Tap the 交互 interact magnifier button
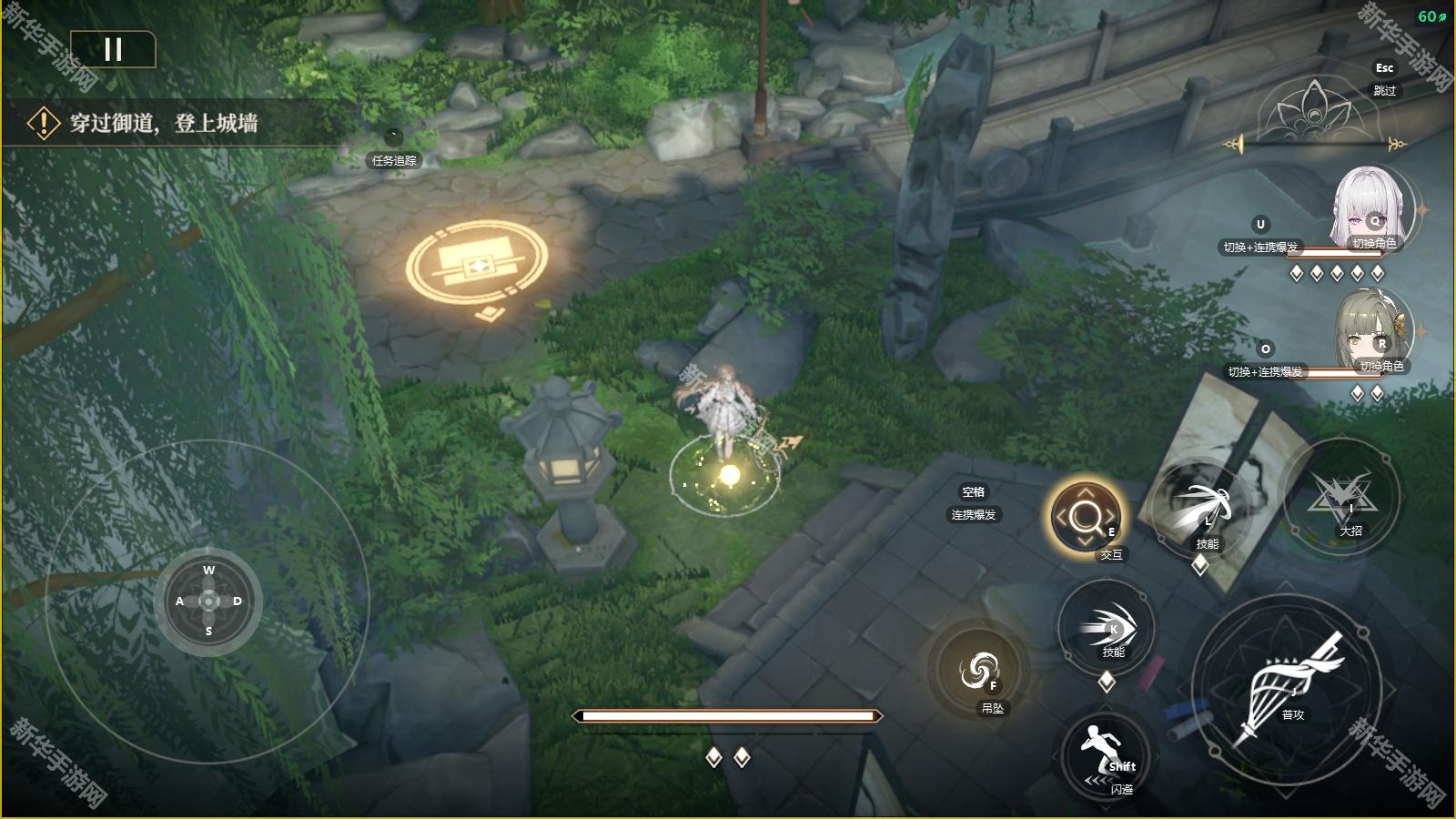 pyautogui.click(x=1086, y=518)
